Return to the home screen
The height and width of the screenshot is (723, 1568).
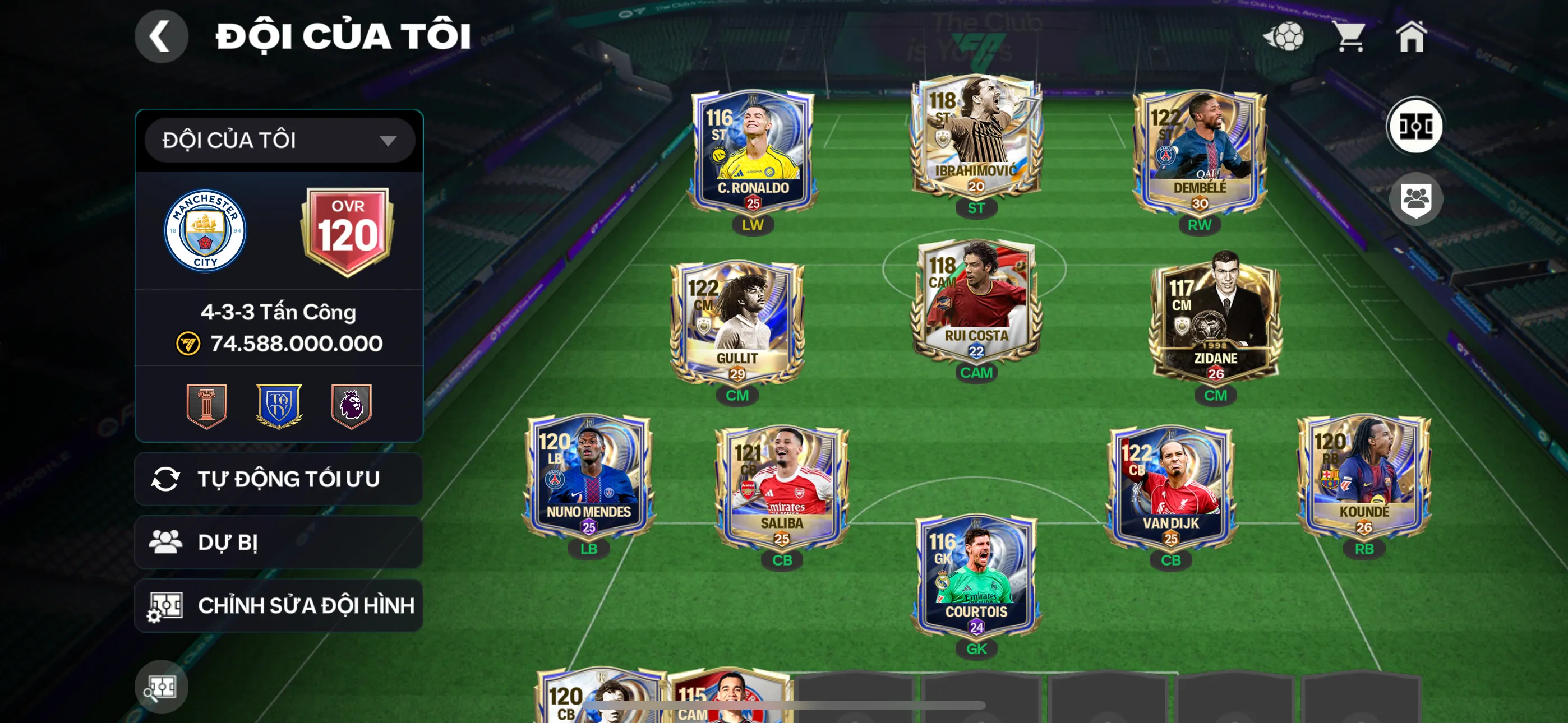(1411, 36)
